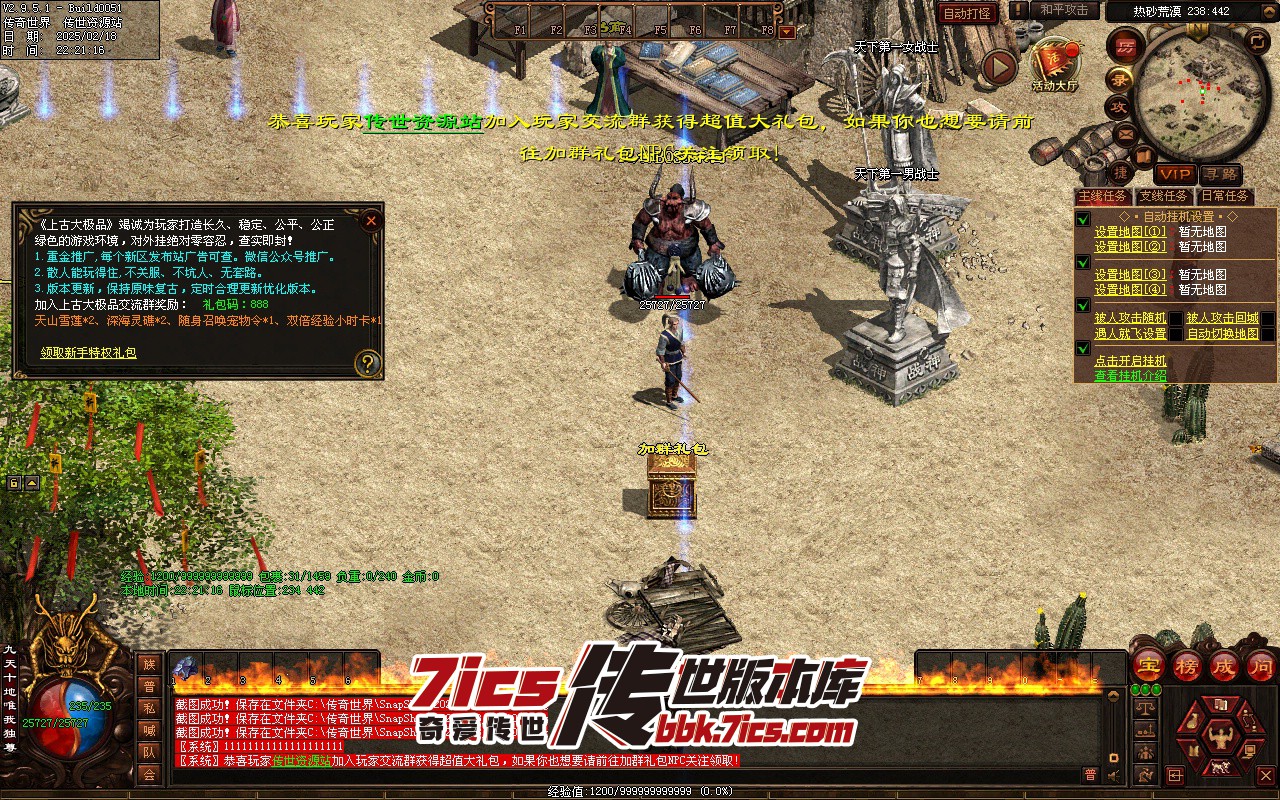Switch to the 日常任务 daily quest tab
The width and height of the screenshot is (1280, 800).
coord(1225,196)
